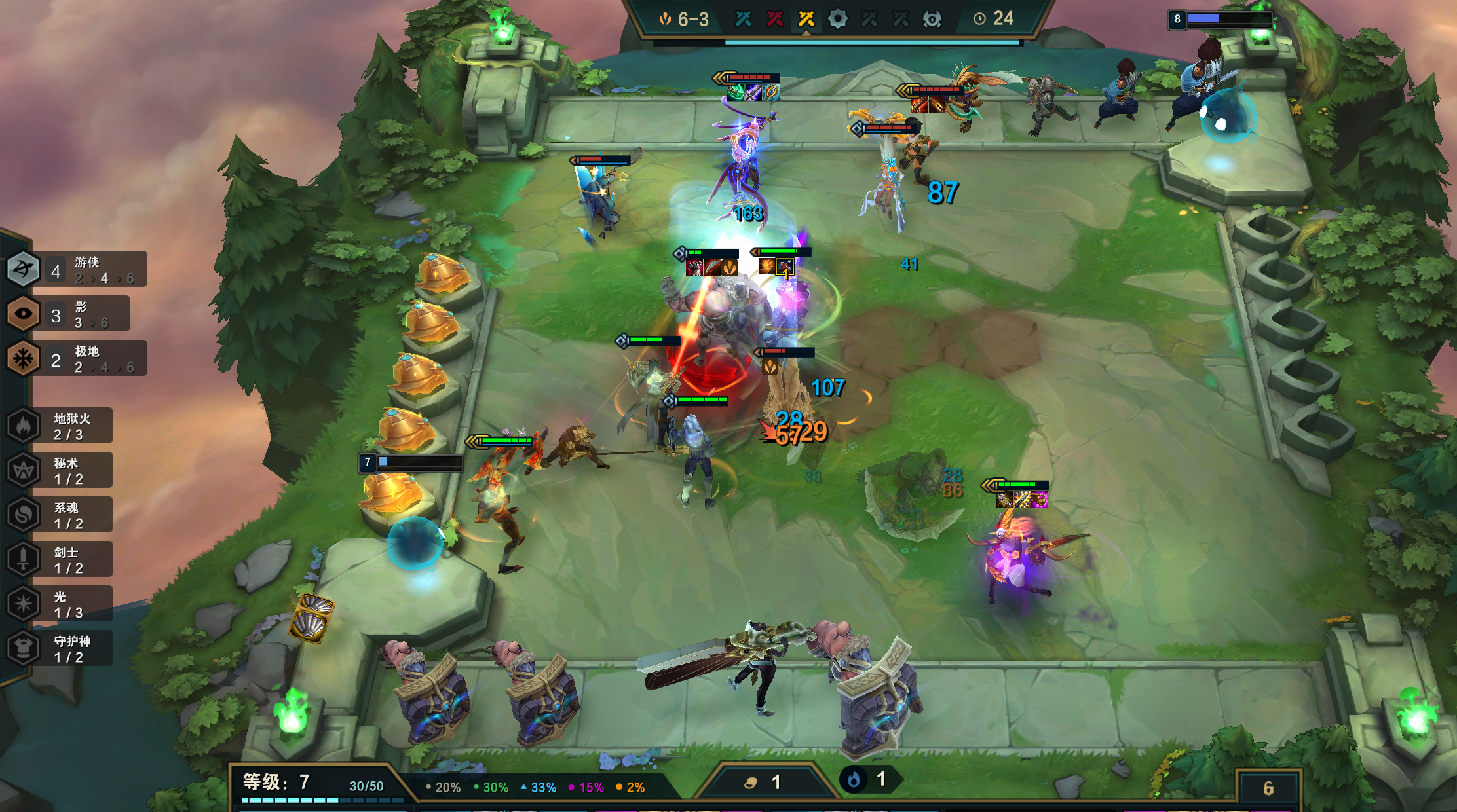Click the carousel round icon in stage tracker
Viewport: 1457px width, 812px height.
click(837, 19)
